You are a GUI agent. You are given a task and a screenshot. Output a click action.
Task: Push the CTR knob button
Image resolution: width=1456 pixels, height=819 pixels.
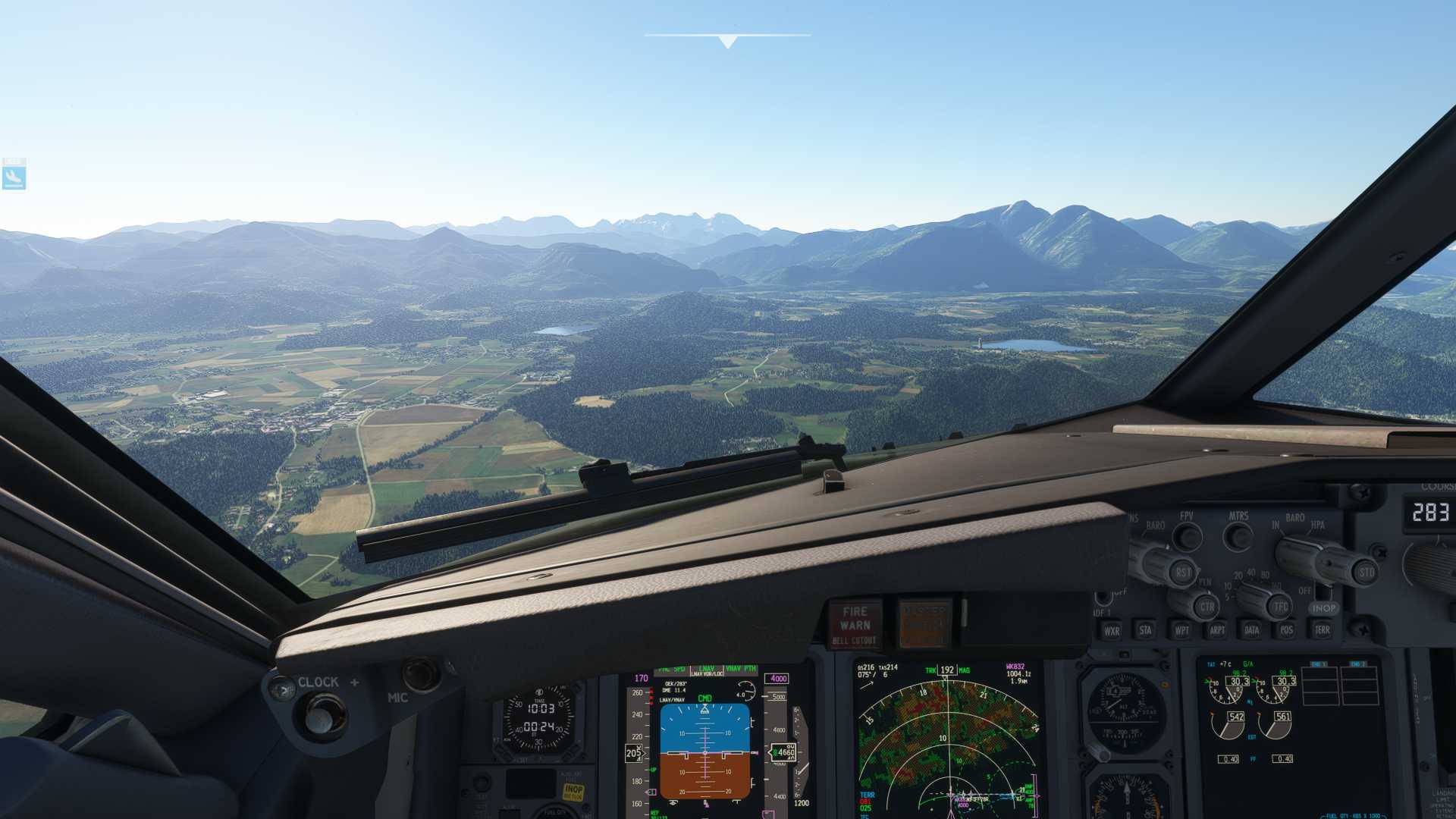coord(1206,607)
